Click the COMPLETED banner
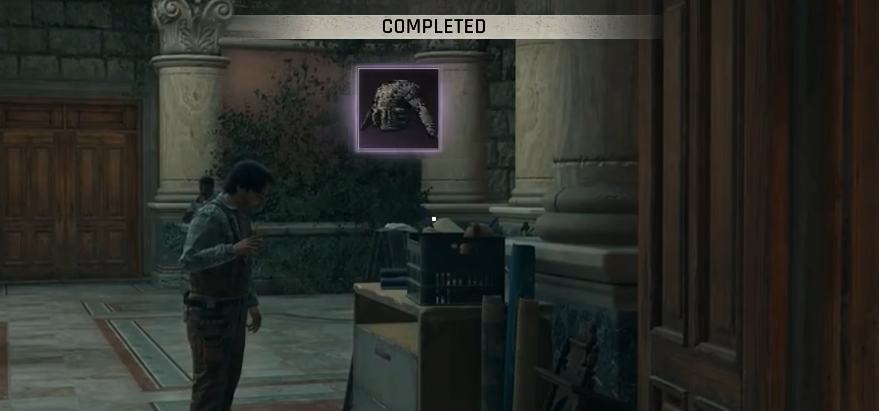This screenshot has height=411, width=879. (x=434, y=26)
